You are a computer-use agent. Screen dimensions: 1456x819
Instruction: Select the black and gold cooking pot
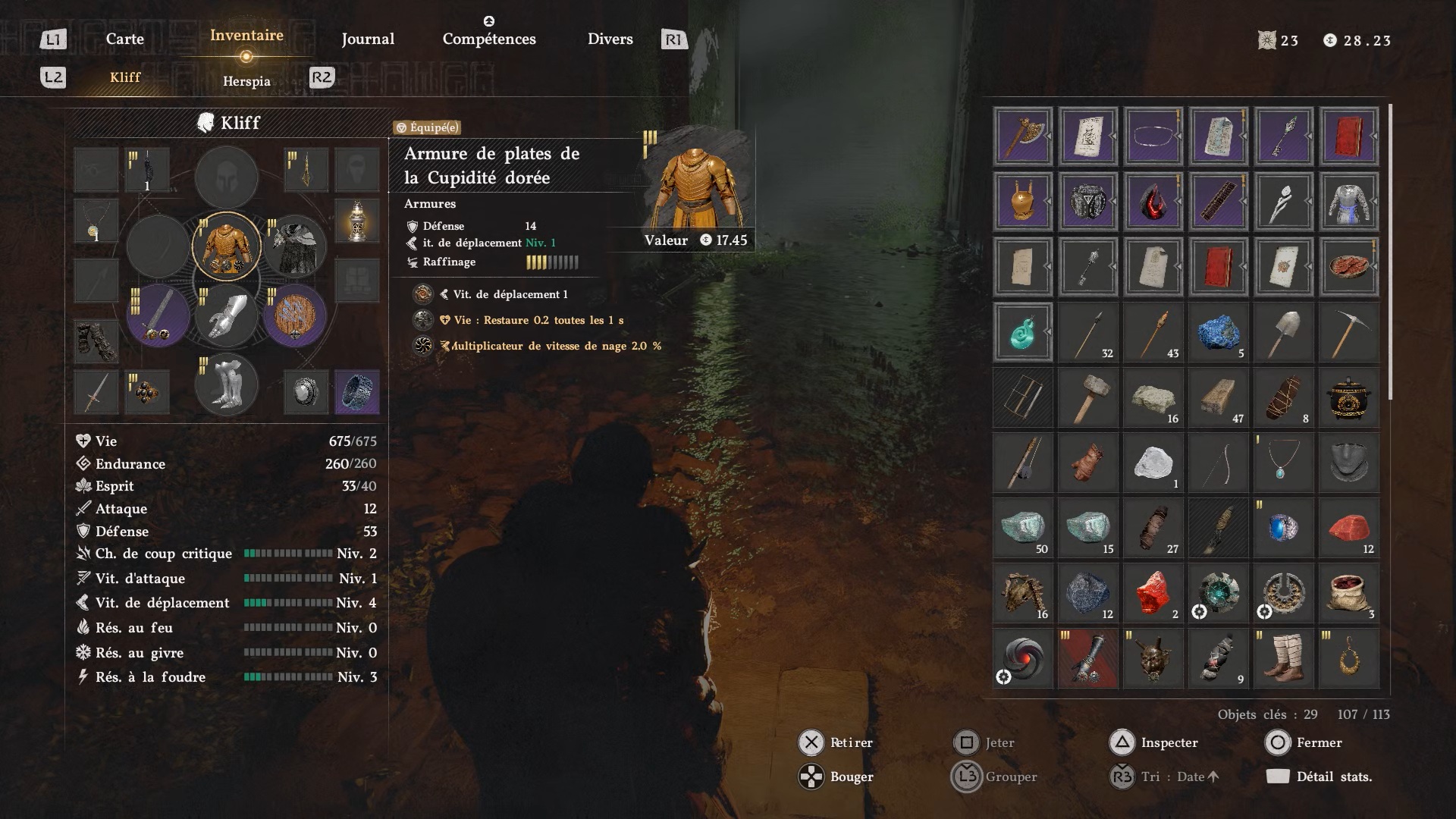point(1348,397)
